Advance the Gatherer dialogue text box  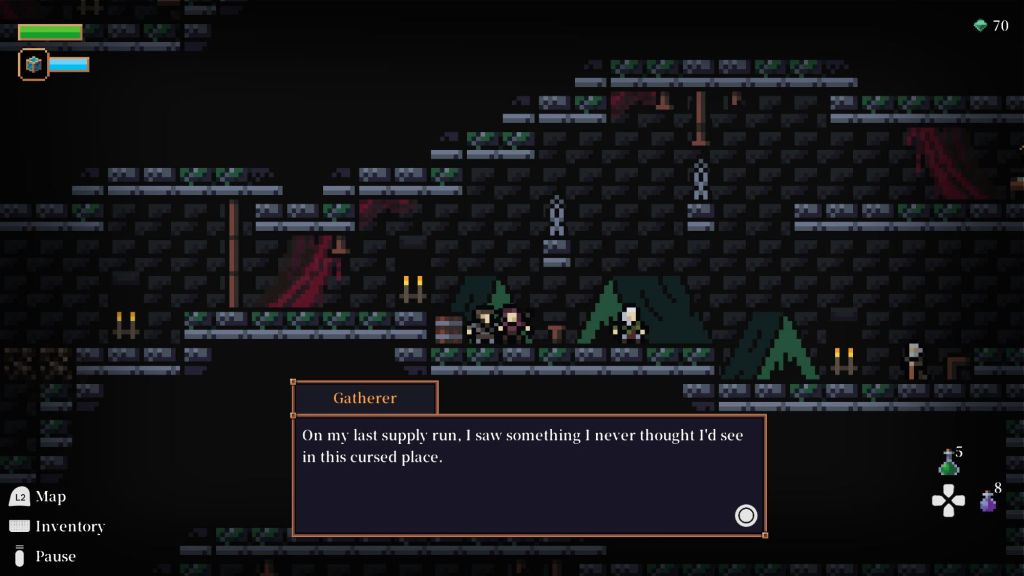[x=745, y=515]
